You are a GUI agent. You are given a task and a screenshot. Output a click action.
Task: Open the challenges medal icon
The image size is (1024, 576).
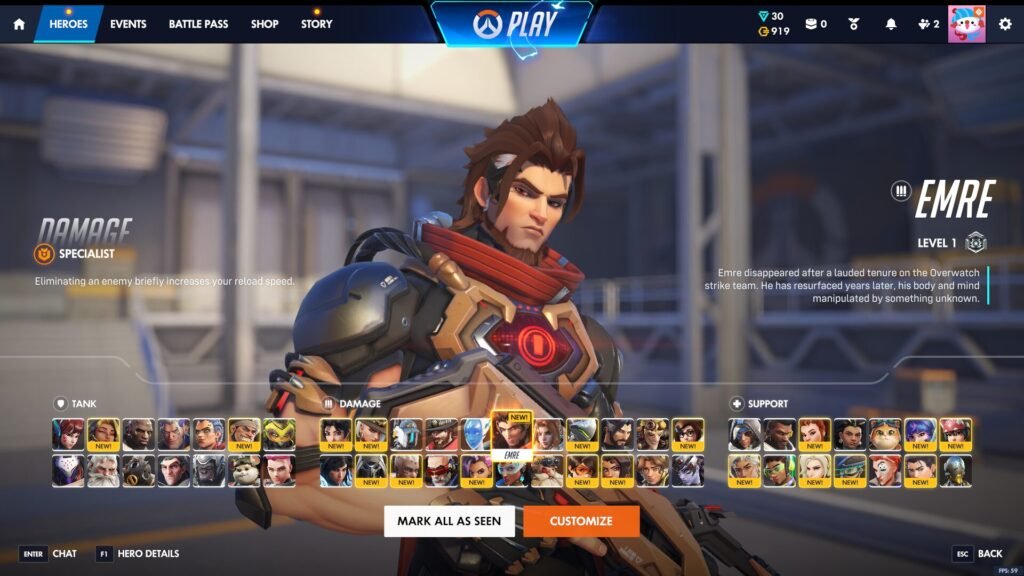coord(853,24)
